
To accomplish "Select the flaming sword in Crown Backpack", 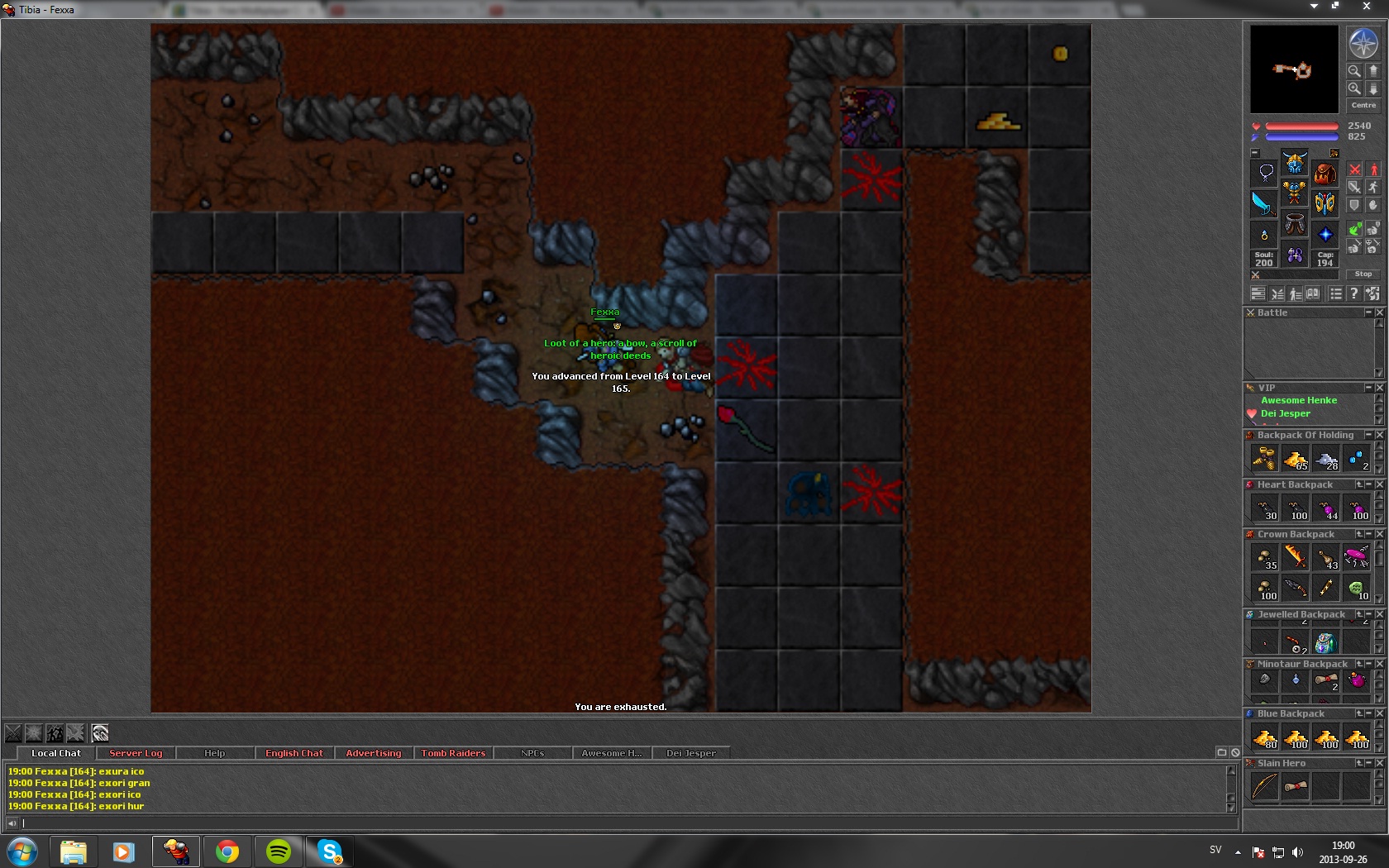I will pyautogui.click(x=1295, y=557).
